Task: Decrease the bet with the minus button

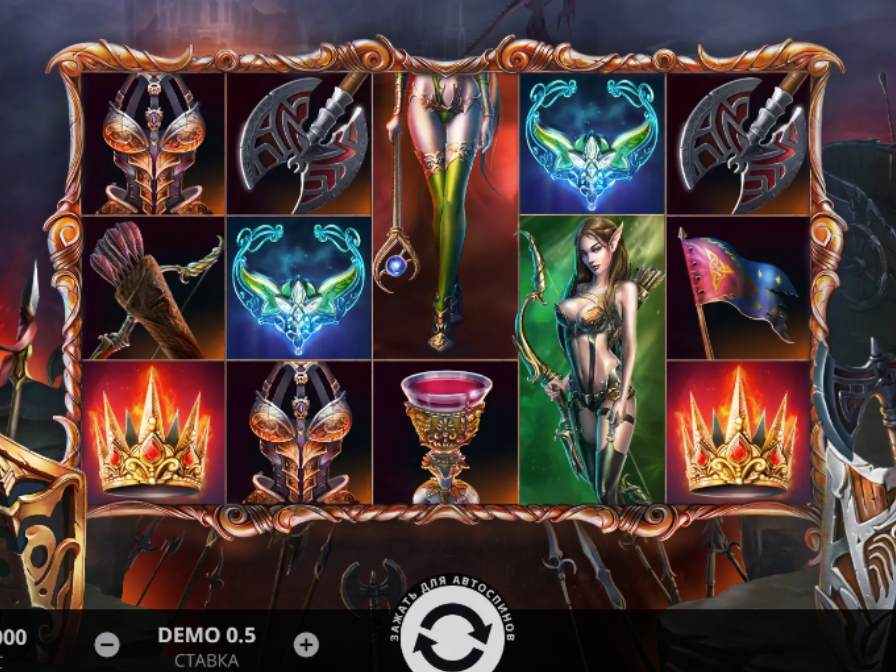Action: pos(107,645)
